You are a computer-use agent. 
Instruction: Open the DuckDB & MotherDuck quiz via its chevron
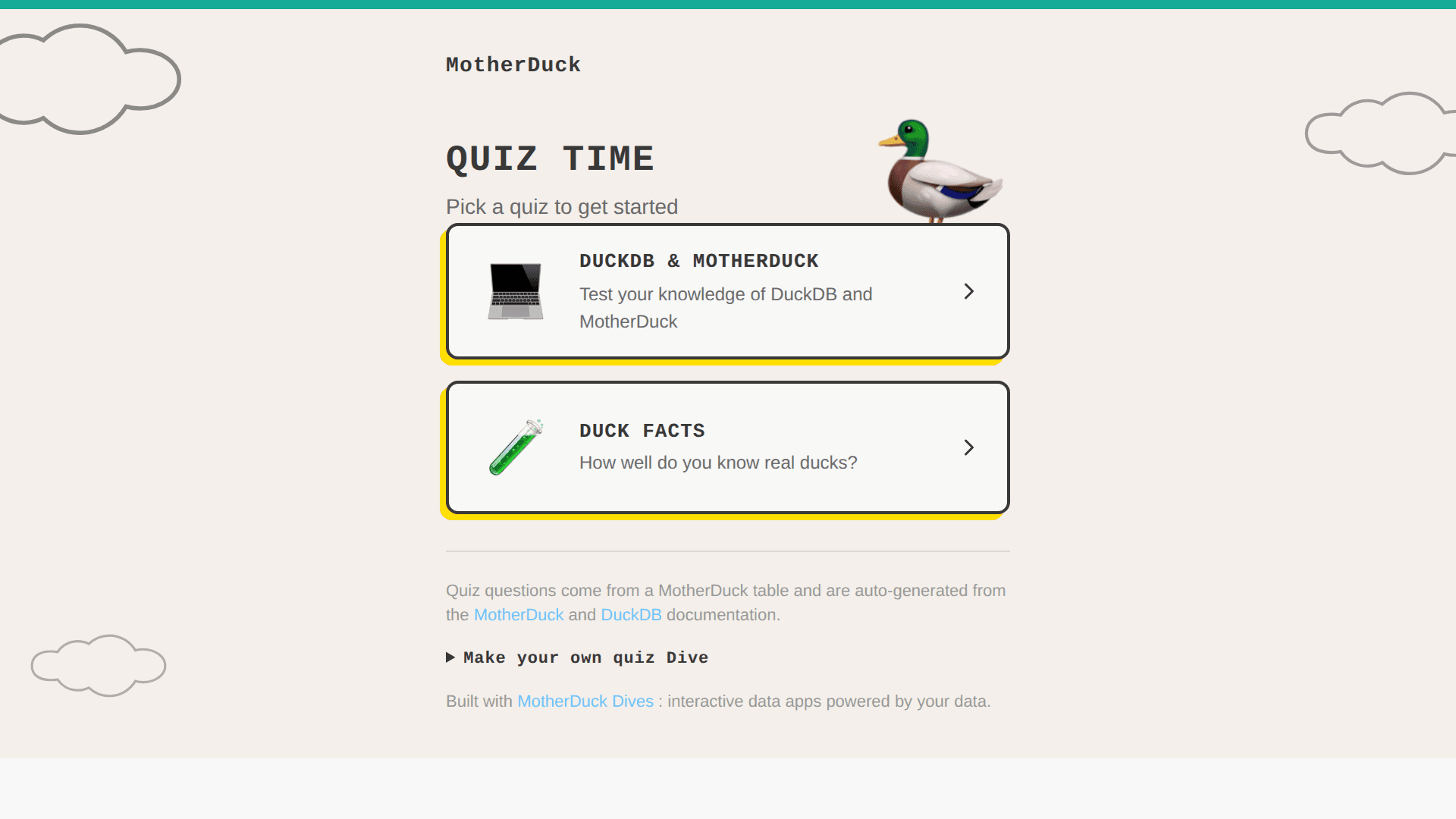[969, 291]
